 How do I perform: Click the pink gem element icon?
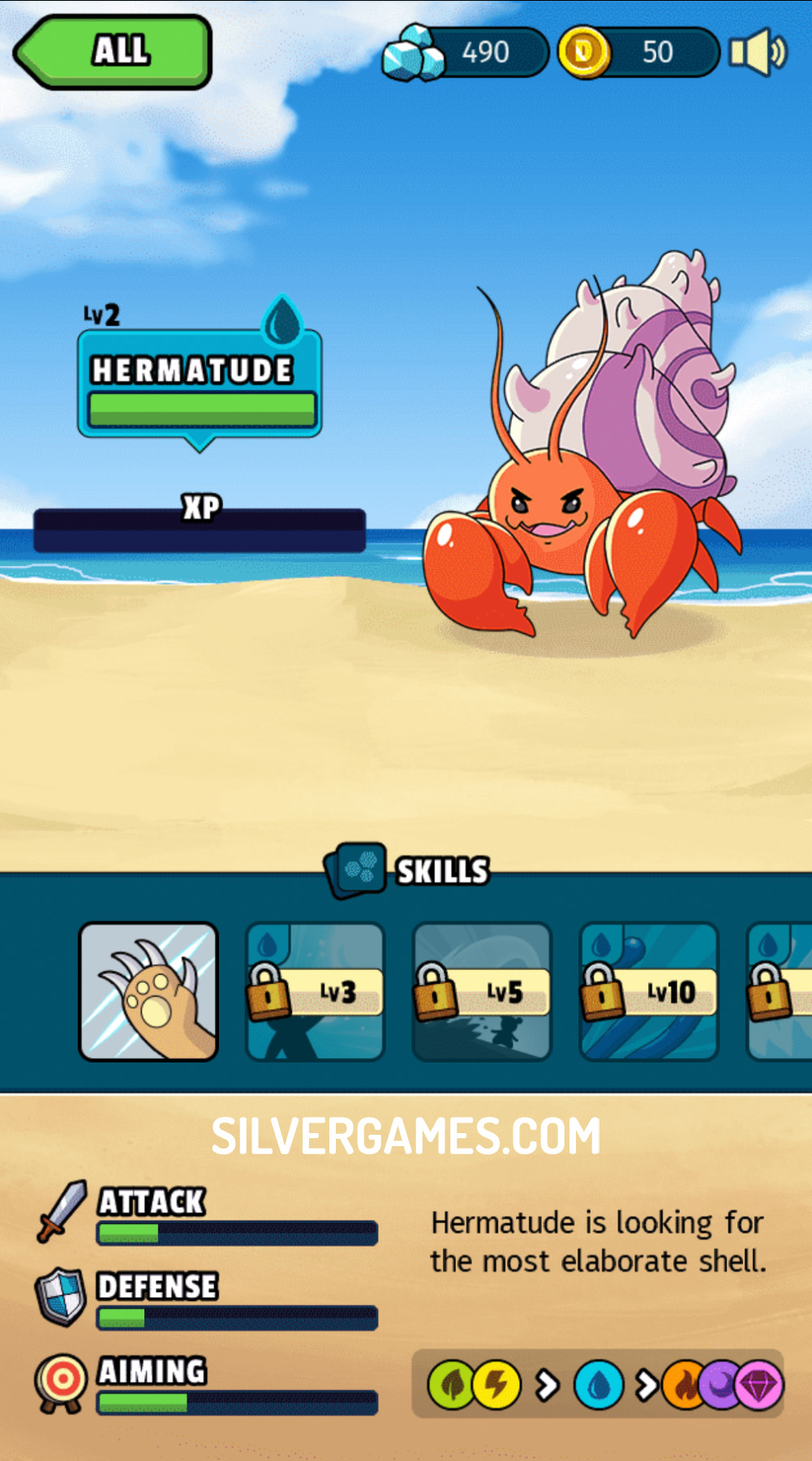(x=761, y=1385)
